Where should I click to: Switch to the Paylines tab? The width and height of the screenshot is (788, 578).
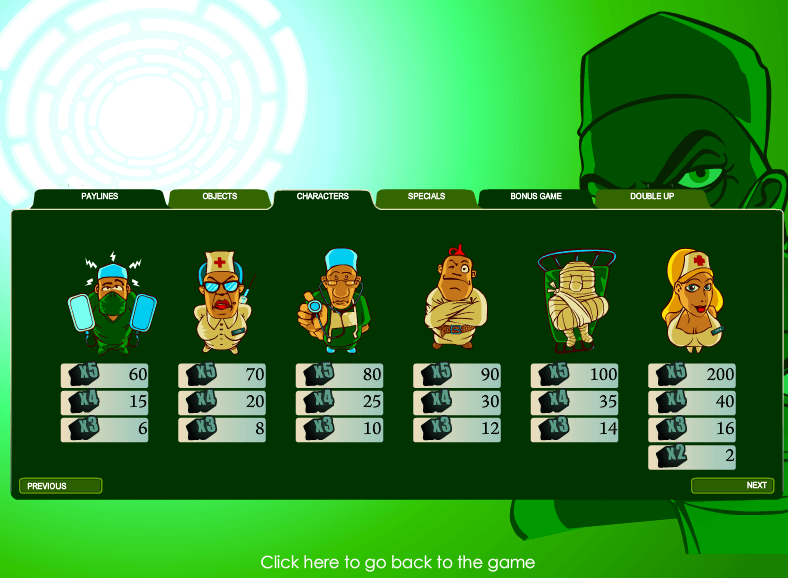[x=99, y=197]
